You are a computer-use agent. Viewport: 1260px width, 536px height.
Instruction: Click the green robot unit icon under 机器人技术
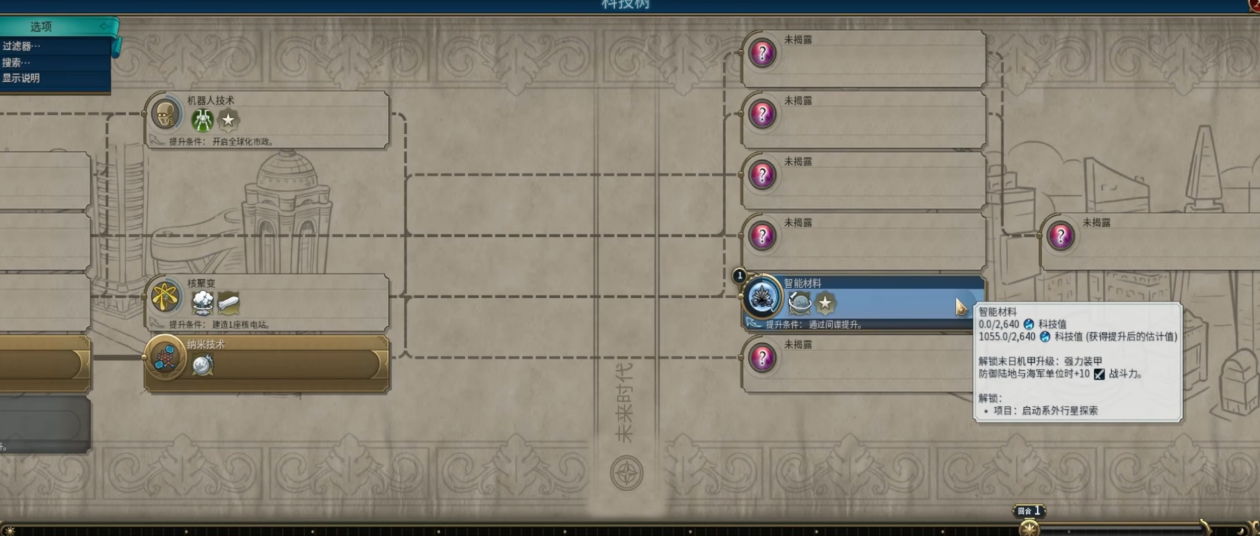coord(203,121)
